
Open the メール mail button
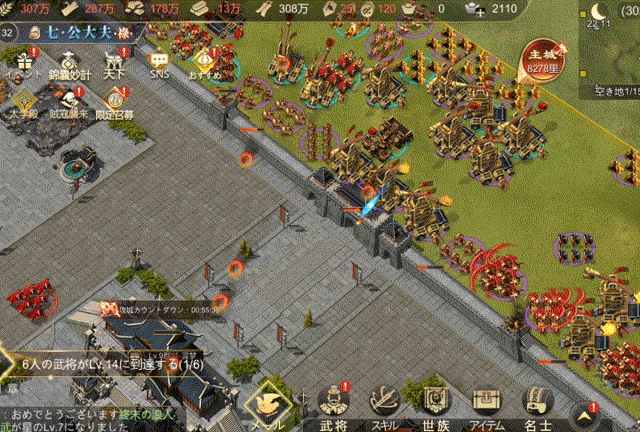tap(269, 405)
